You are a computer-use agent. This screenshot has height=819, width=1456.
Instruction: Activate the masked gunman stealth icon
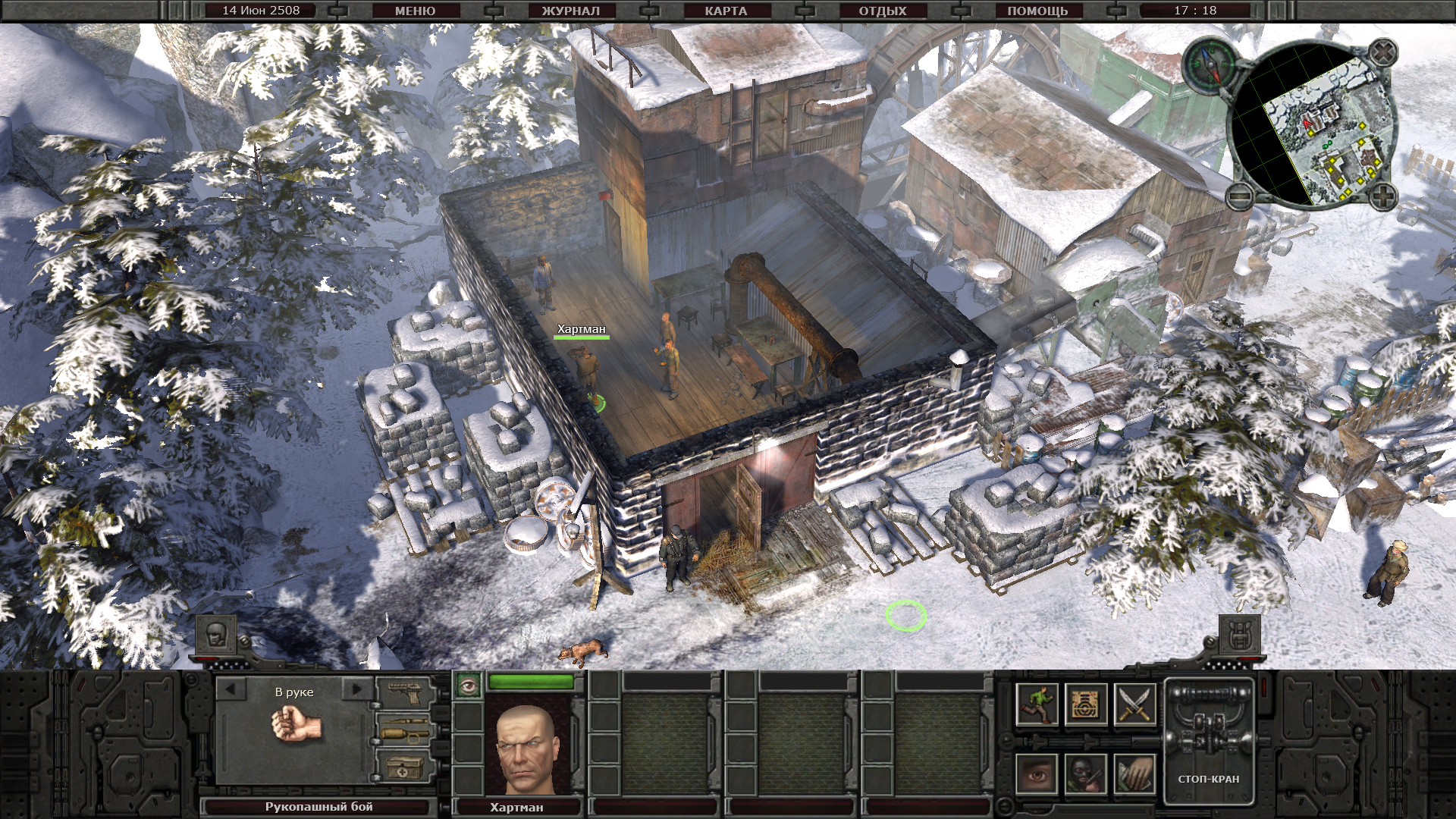(1085, 774)
